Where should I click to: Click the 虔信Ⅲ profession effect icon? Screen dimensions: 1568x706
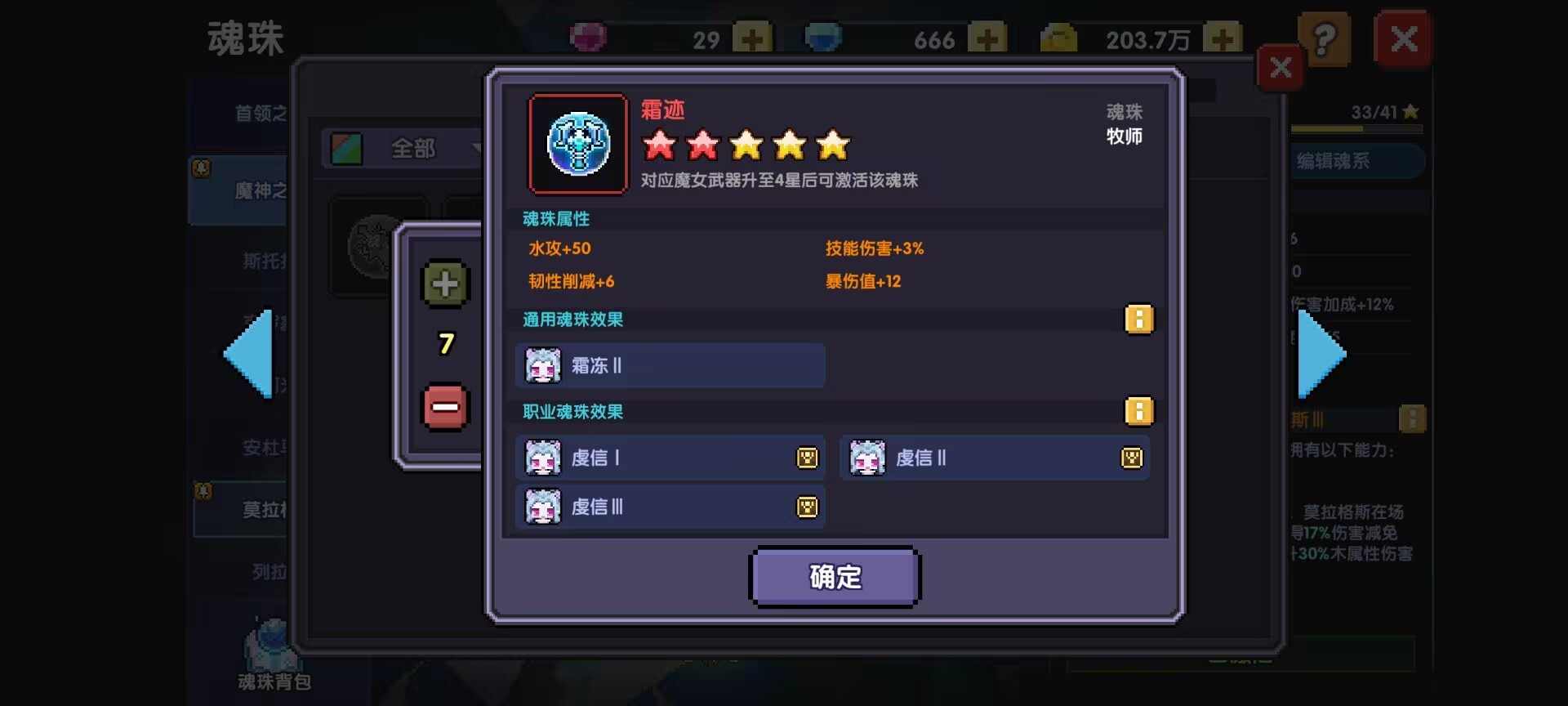point(542,507)
